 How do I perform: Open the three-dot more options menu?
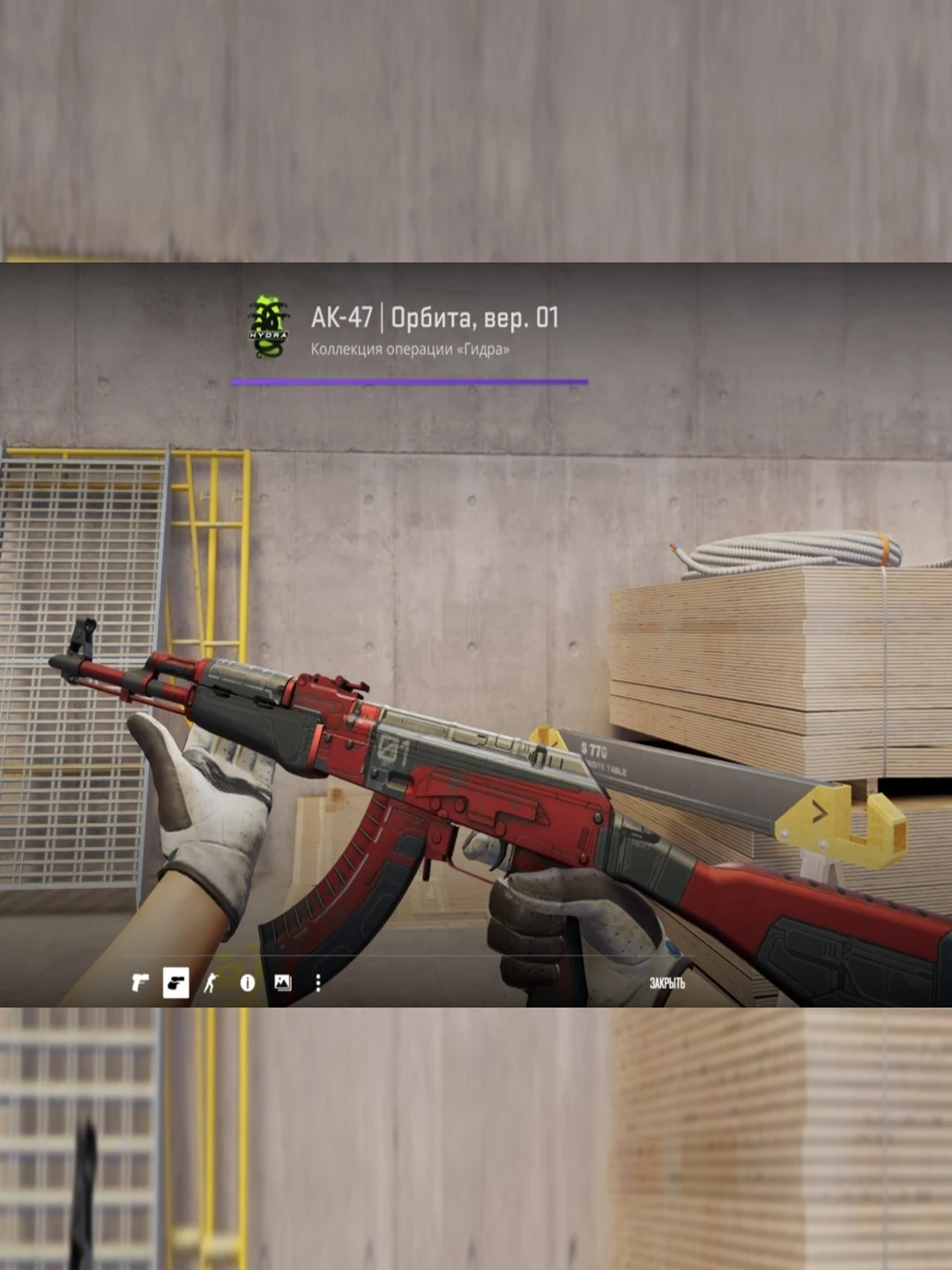tap(317, 982)
